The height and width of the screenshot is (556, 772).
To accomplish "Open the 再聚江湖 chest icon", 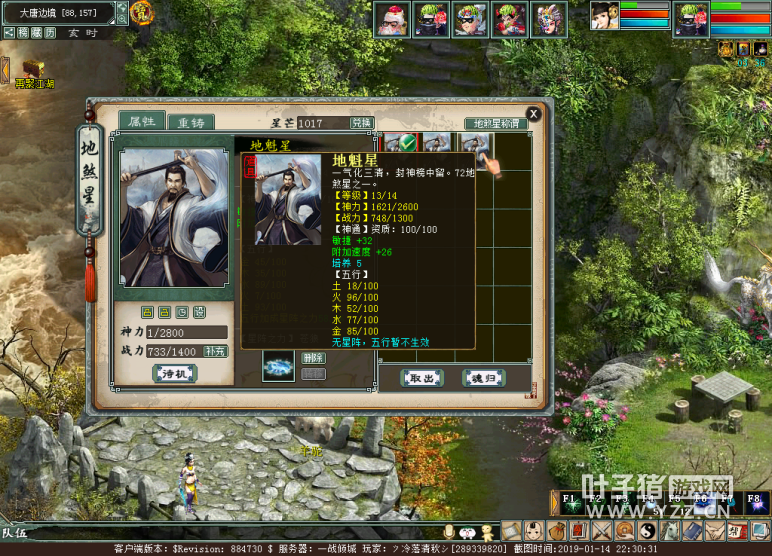I will [x=30, y=71].
